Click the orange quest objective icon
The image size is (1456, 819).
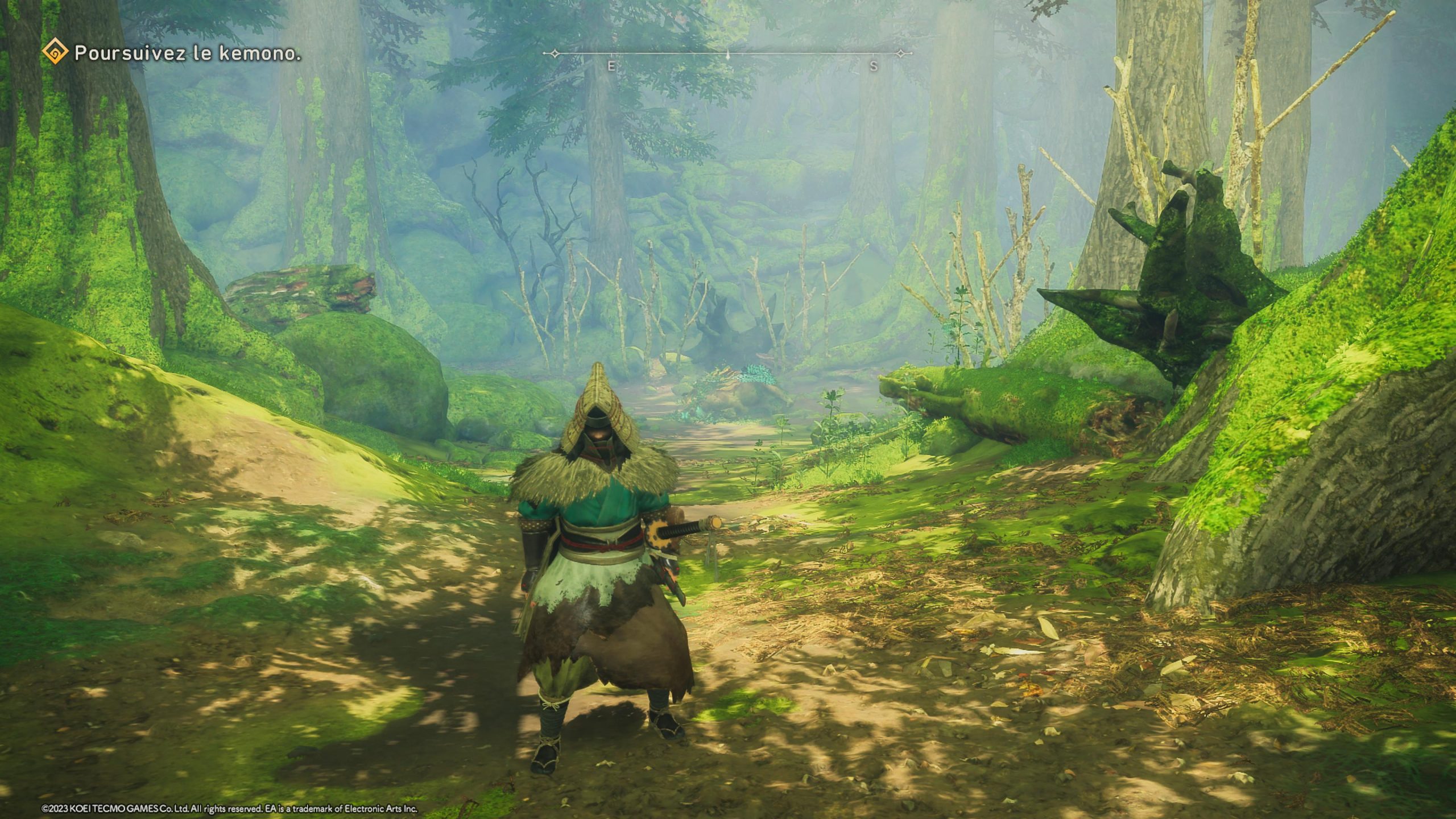[x=55, y=53]
